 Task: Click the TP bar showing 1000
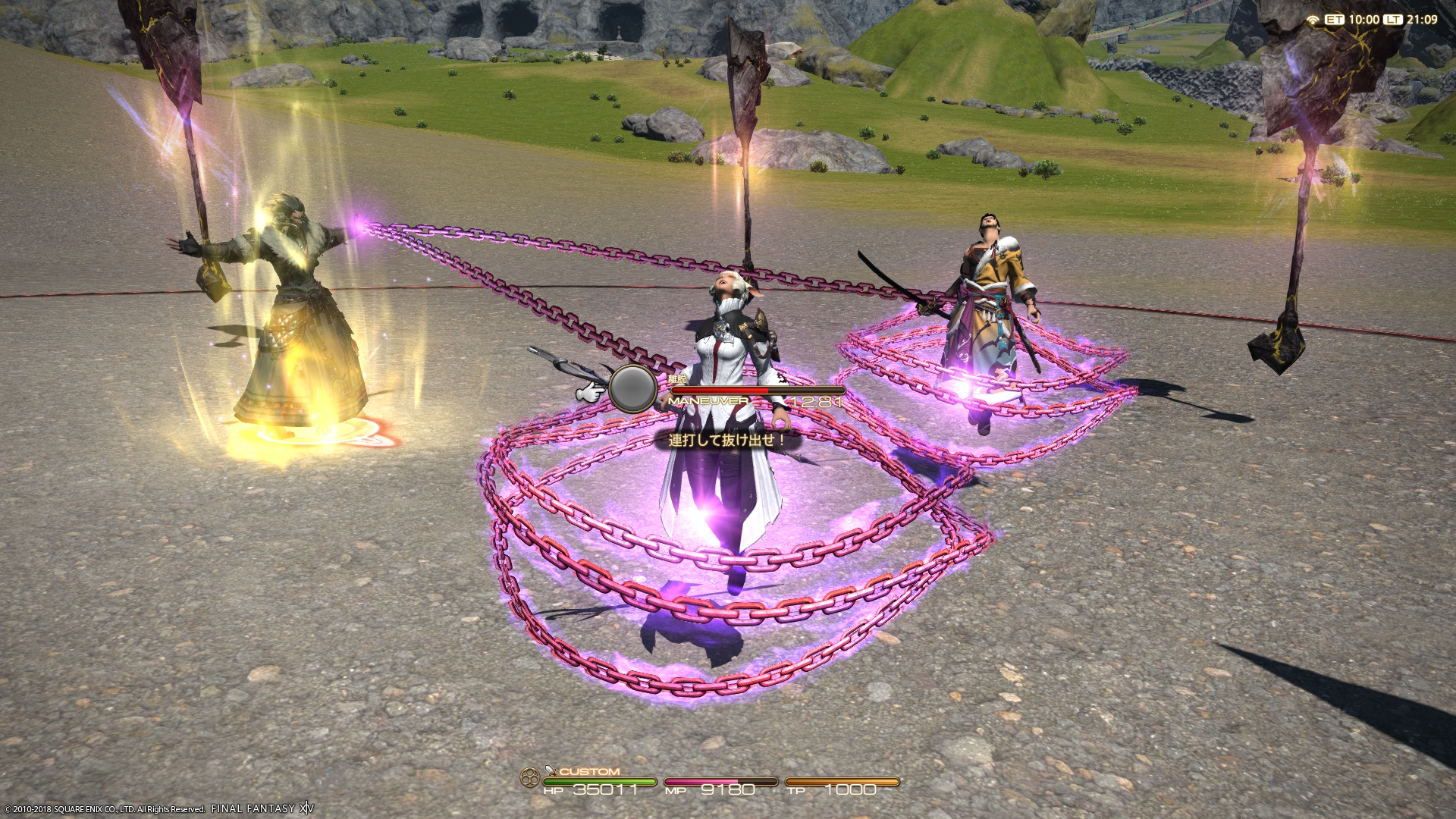click(842, 781)
